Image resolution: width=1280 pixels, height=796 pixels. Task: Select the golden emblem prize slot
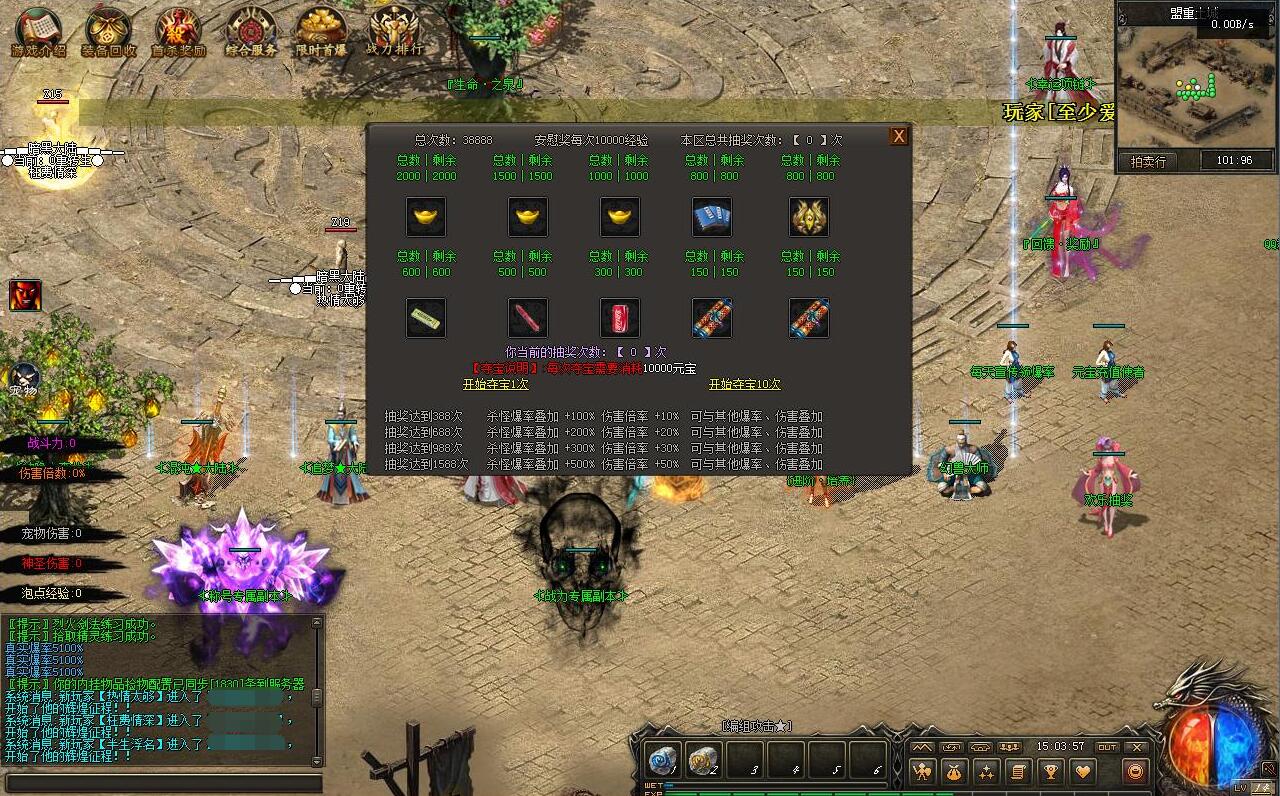pyautogui.click(x=808, y=217)
